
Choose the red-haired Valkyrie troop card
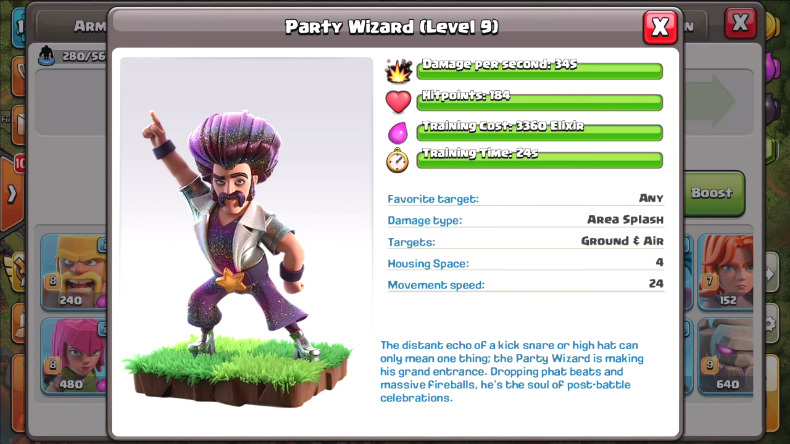pyautogui.click(x=724, y=270)
